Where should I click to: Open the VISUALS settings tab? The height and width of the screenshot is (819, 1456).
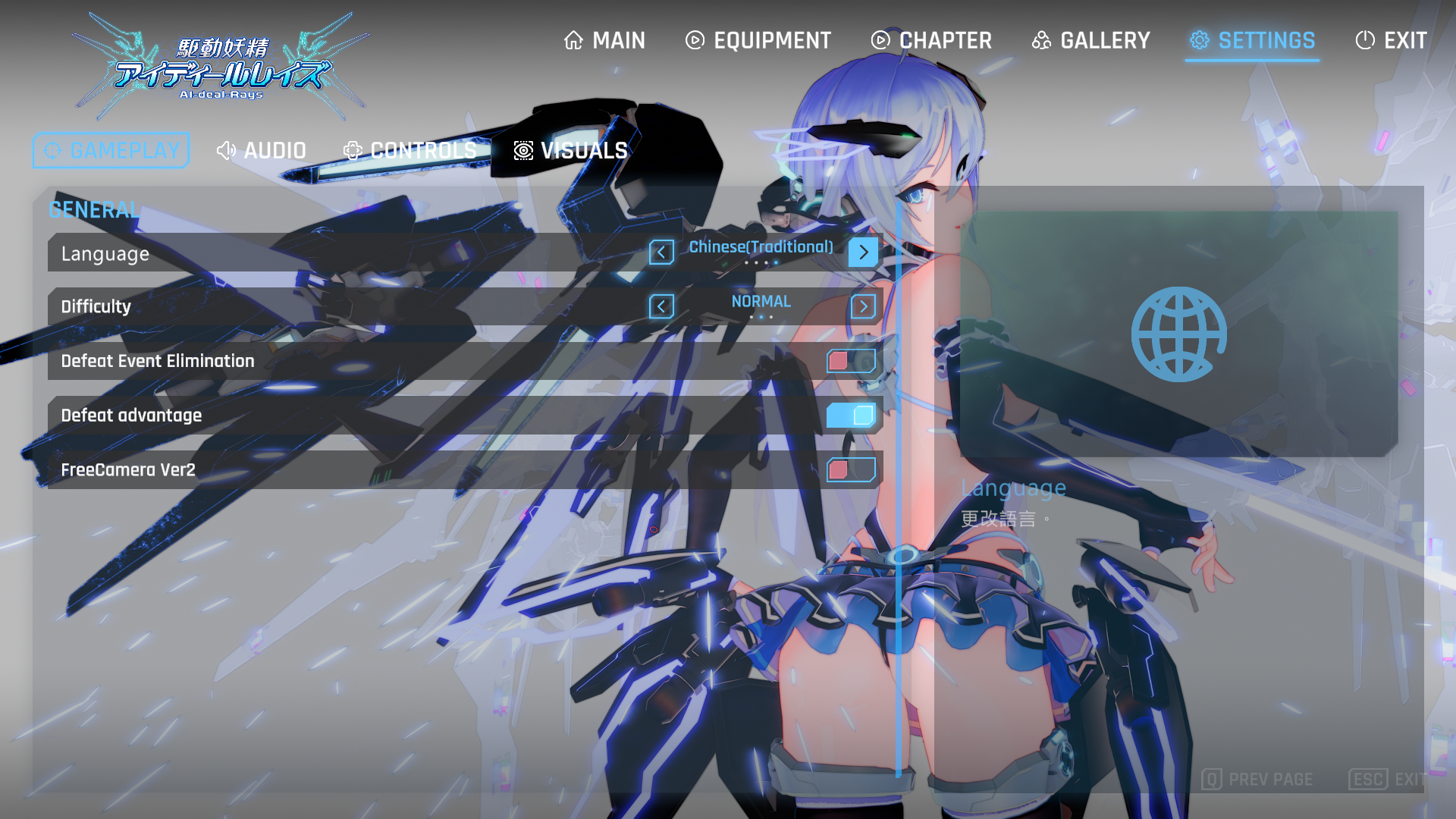pyautogui.click(x=570, y=151)
